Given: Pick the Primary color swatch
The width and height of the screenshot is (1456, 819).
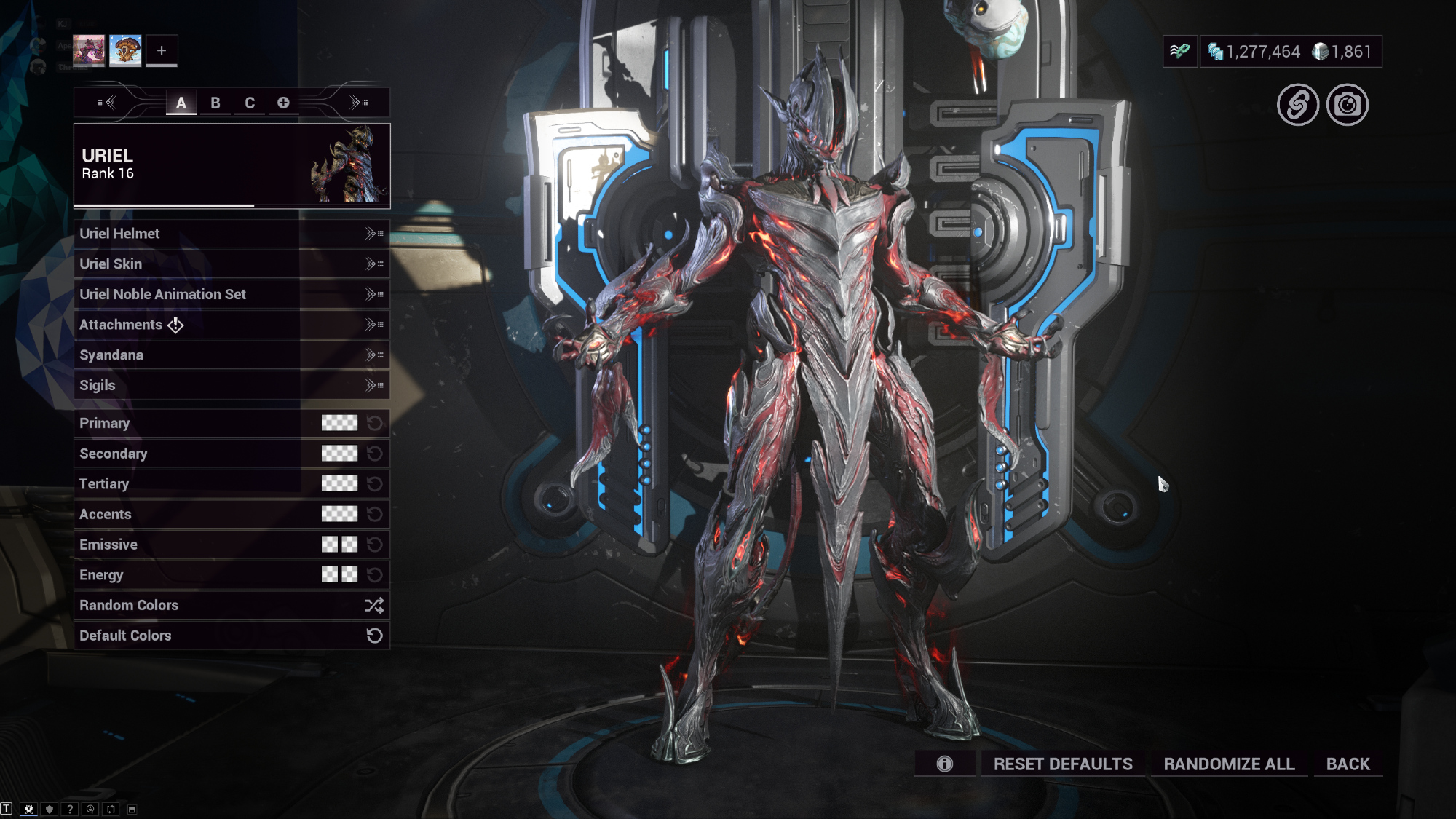Looking at the screenshot, I should point(339,423).
